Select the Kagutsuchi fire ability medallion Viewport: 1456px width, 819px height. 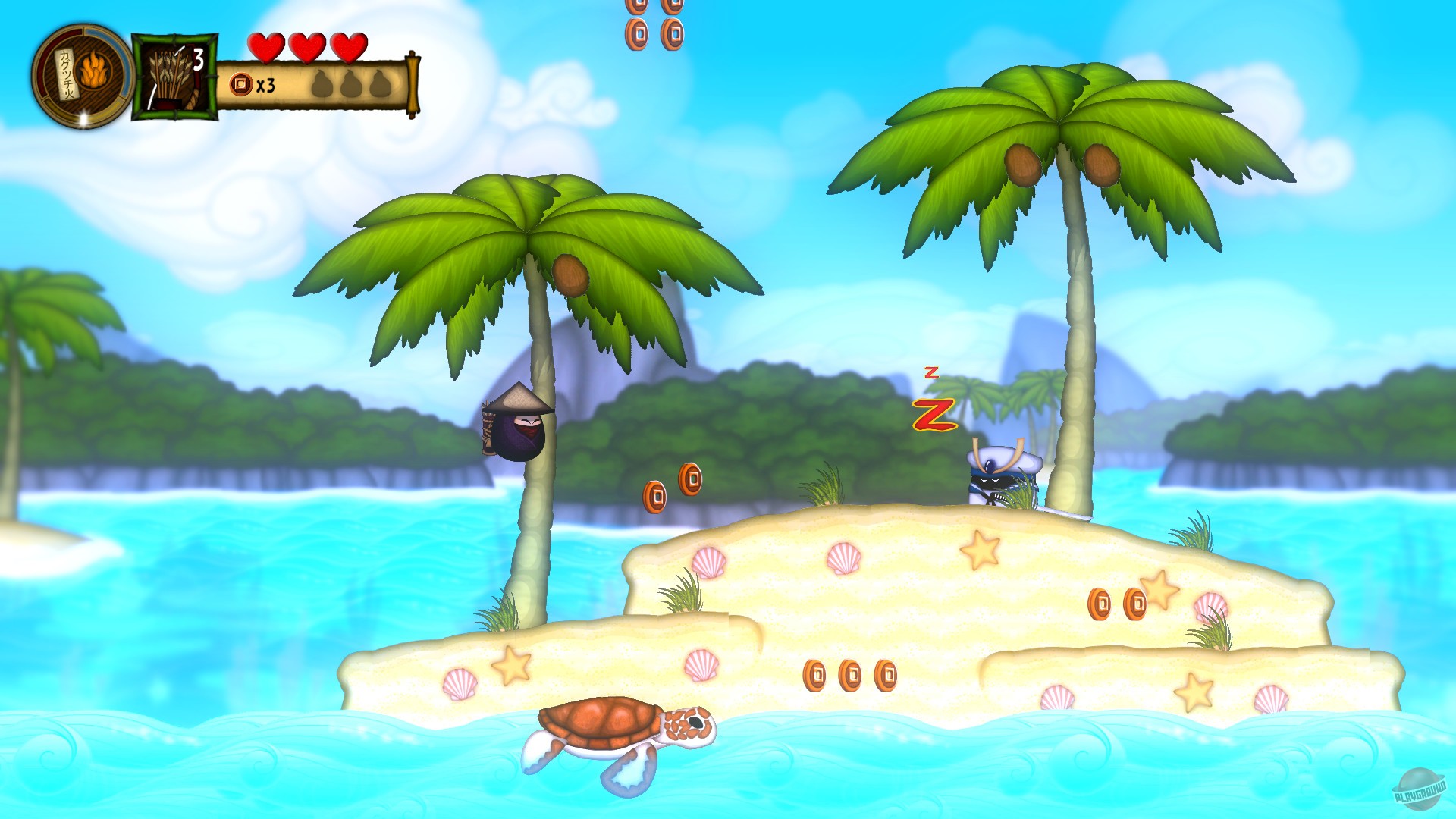[x=80, y=76]
